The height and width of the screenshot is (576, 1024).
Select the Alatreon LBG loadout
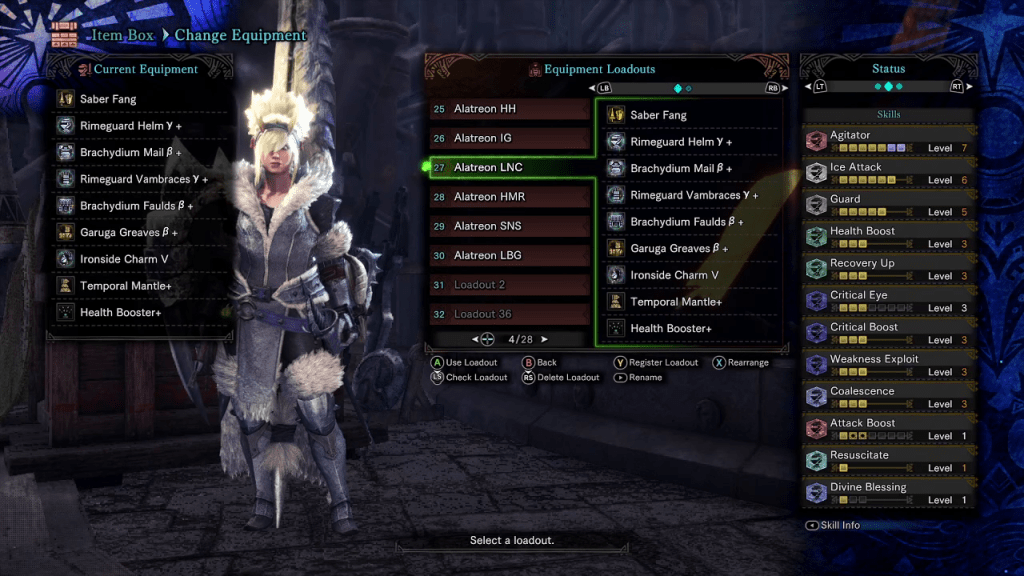510,255
